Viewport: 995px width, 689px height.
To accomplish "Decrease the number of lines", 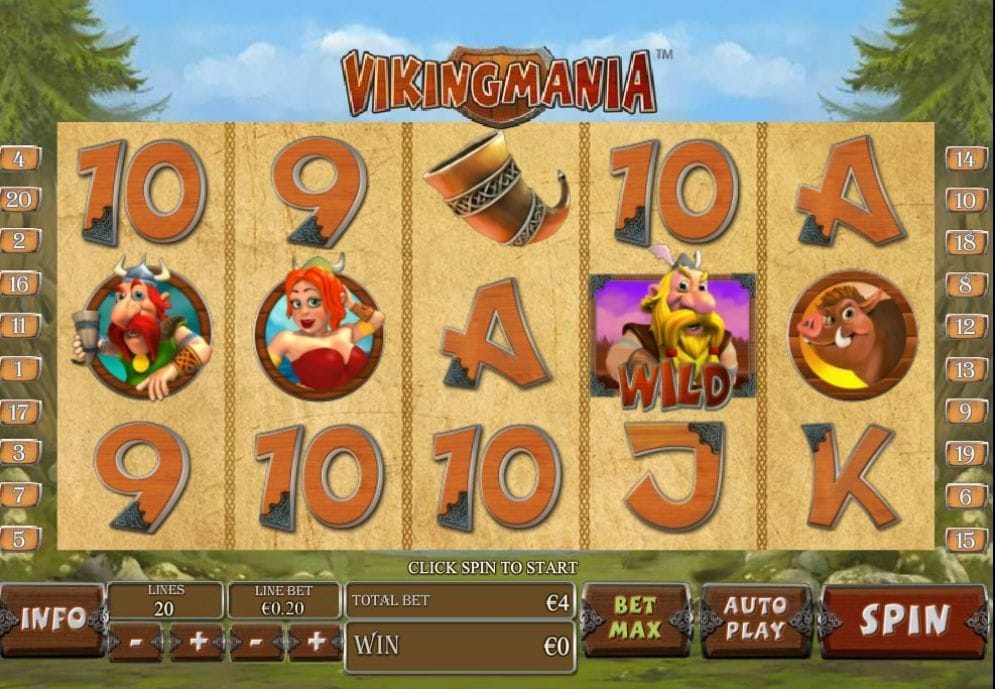I will tap(135, 643).
